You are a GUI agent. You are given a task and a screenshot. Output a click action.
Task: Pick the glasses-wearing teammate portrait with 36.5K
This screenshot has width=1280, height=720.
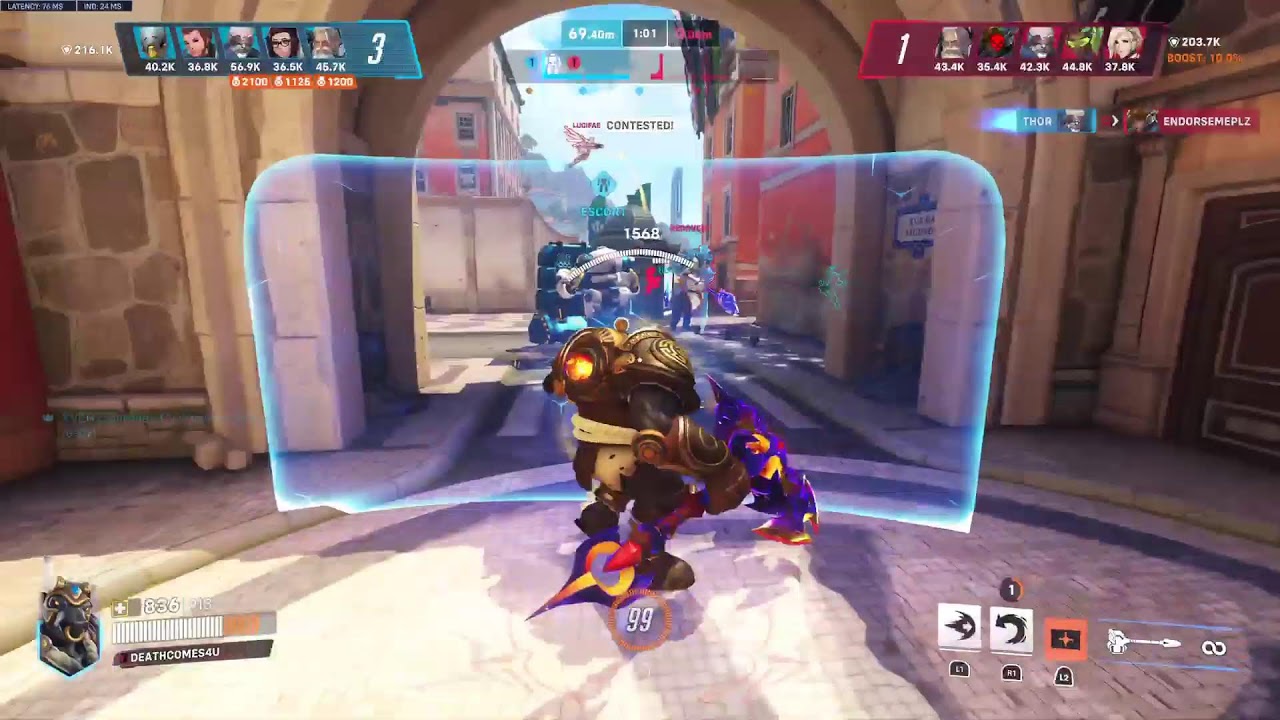pos(286,45)
